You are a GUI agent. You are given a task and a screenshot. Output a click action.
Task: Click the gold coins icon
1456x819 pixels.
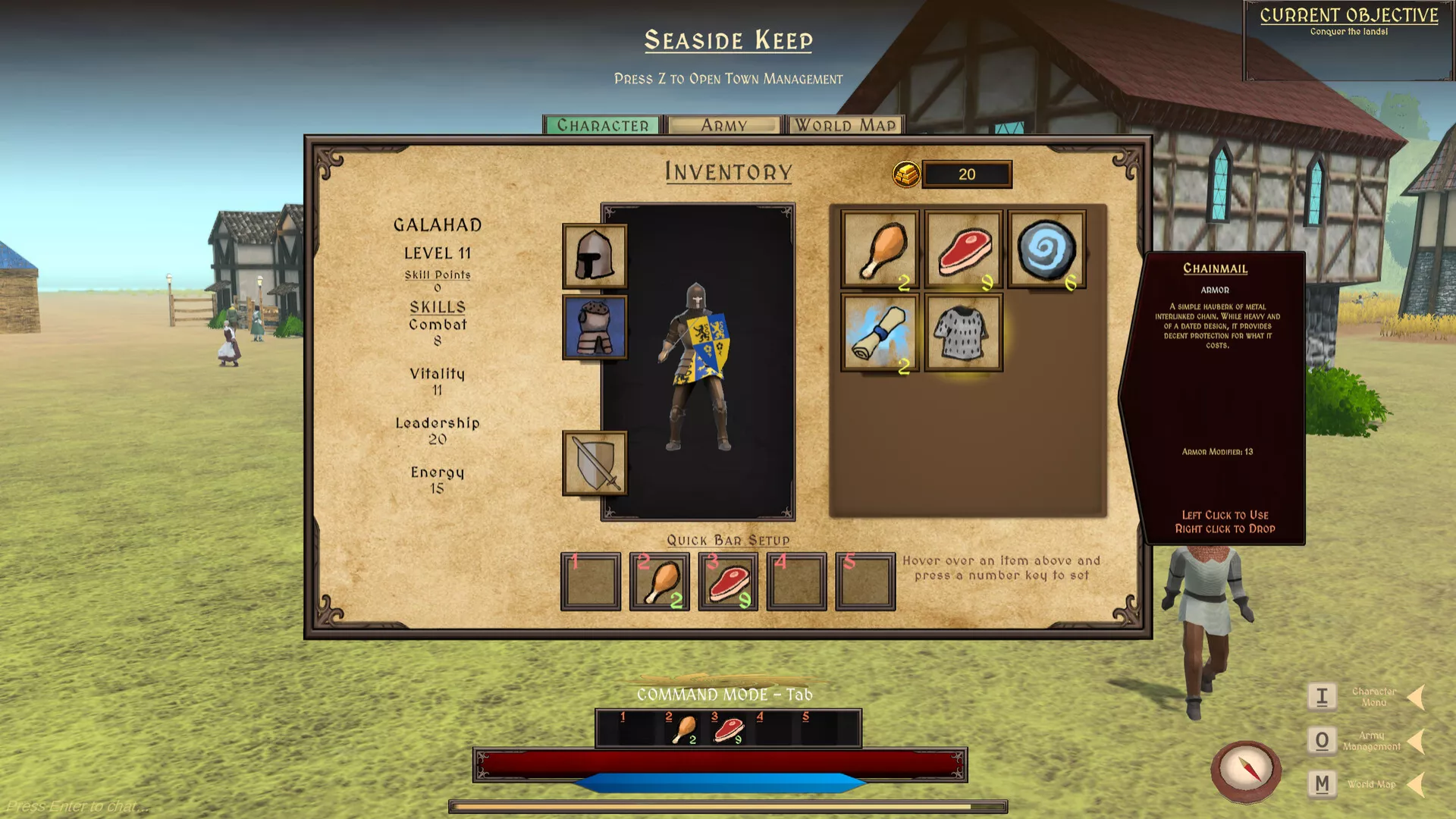906,174
